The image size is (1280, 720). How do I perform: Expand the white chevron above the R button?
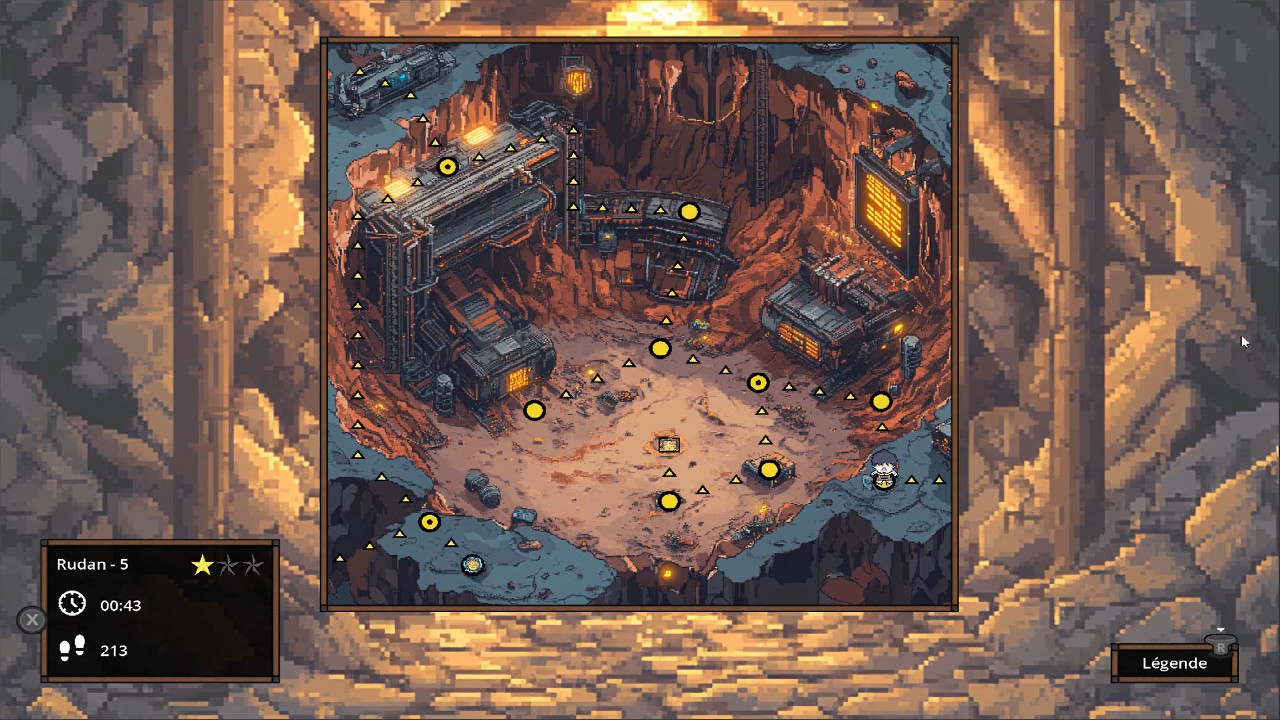click(x=1221, y=628)
